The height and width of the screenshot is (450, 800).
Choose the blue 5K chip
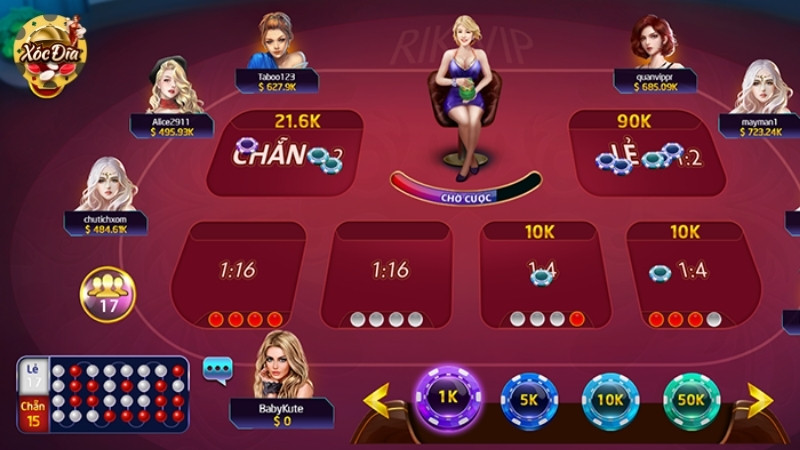(530, 399)
